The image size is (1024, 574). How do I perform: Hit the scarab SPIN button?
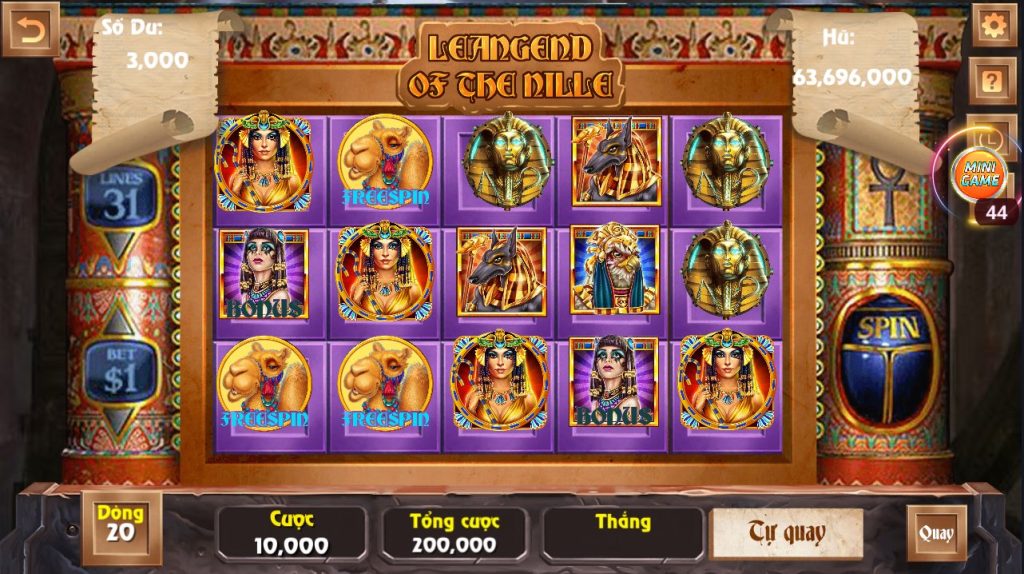click(884, 360)
